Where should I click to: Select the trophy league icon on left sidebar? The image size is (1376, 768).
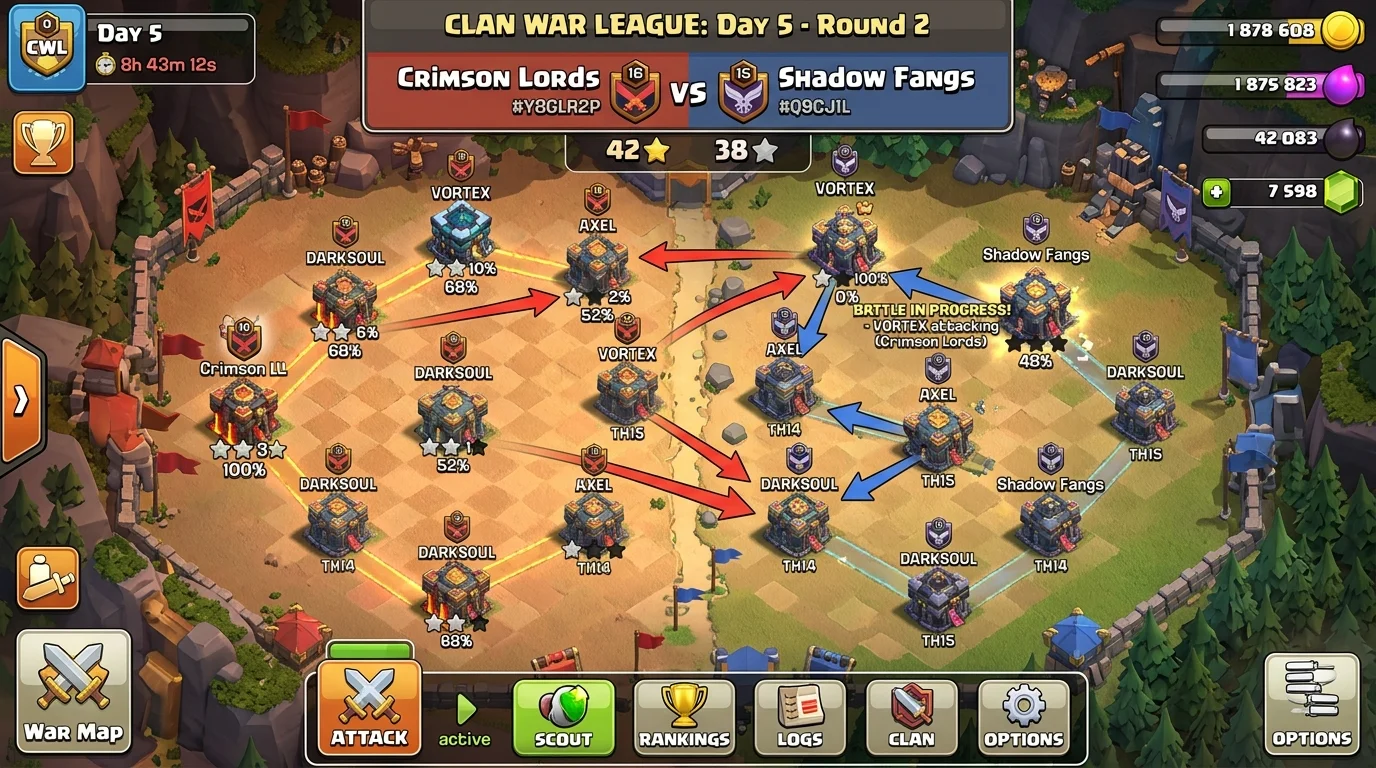pyautogui.click(x=44, y=145)
